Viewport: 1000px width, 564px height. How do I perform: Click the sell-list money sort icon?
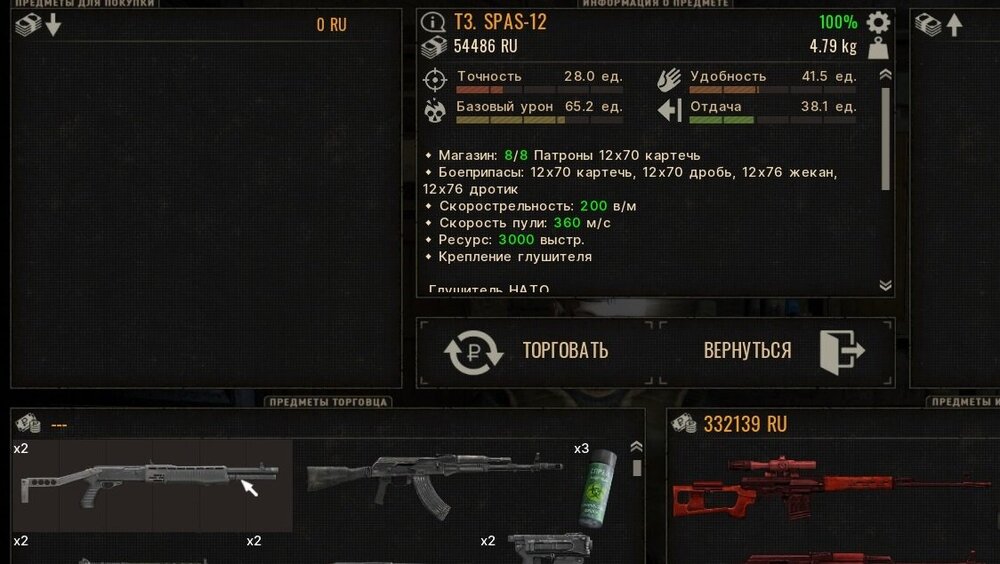coord(940,25)
